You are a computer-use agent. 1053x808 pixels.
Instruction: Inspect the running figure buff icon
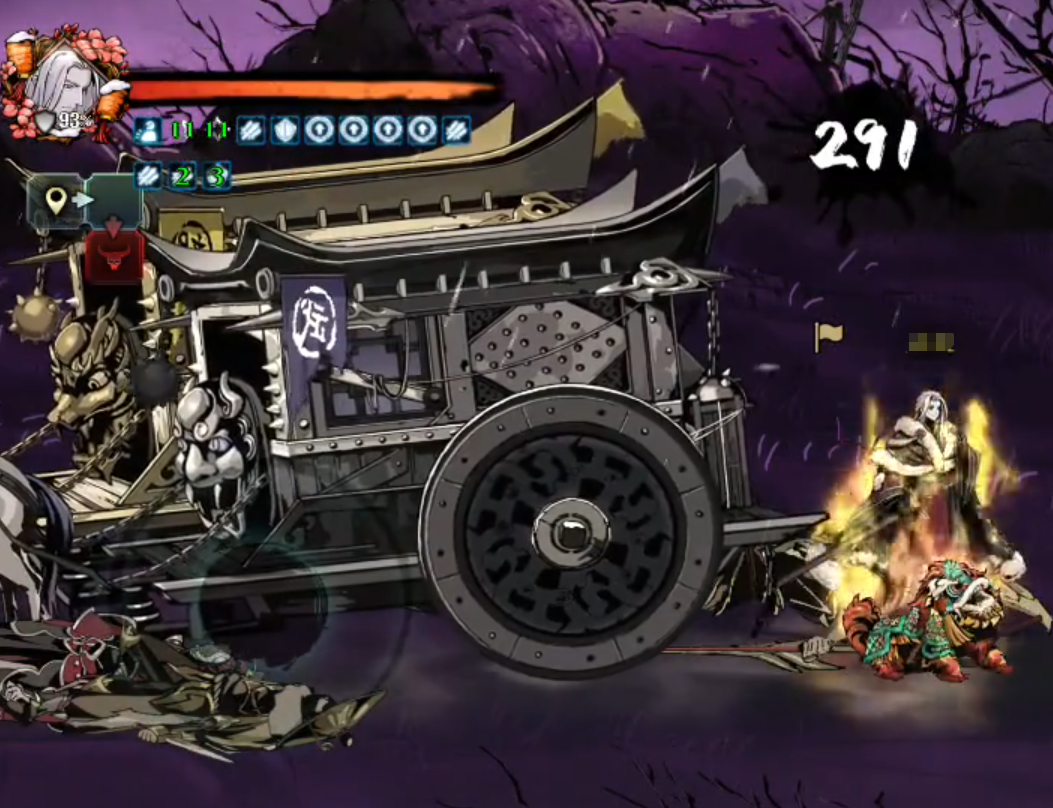[148, 130]
